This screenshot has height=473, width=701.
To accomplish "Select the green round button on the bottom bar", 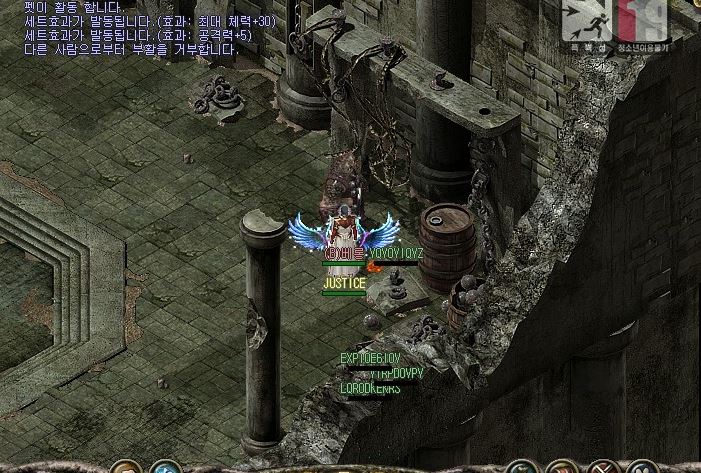I will coord(522,468).
